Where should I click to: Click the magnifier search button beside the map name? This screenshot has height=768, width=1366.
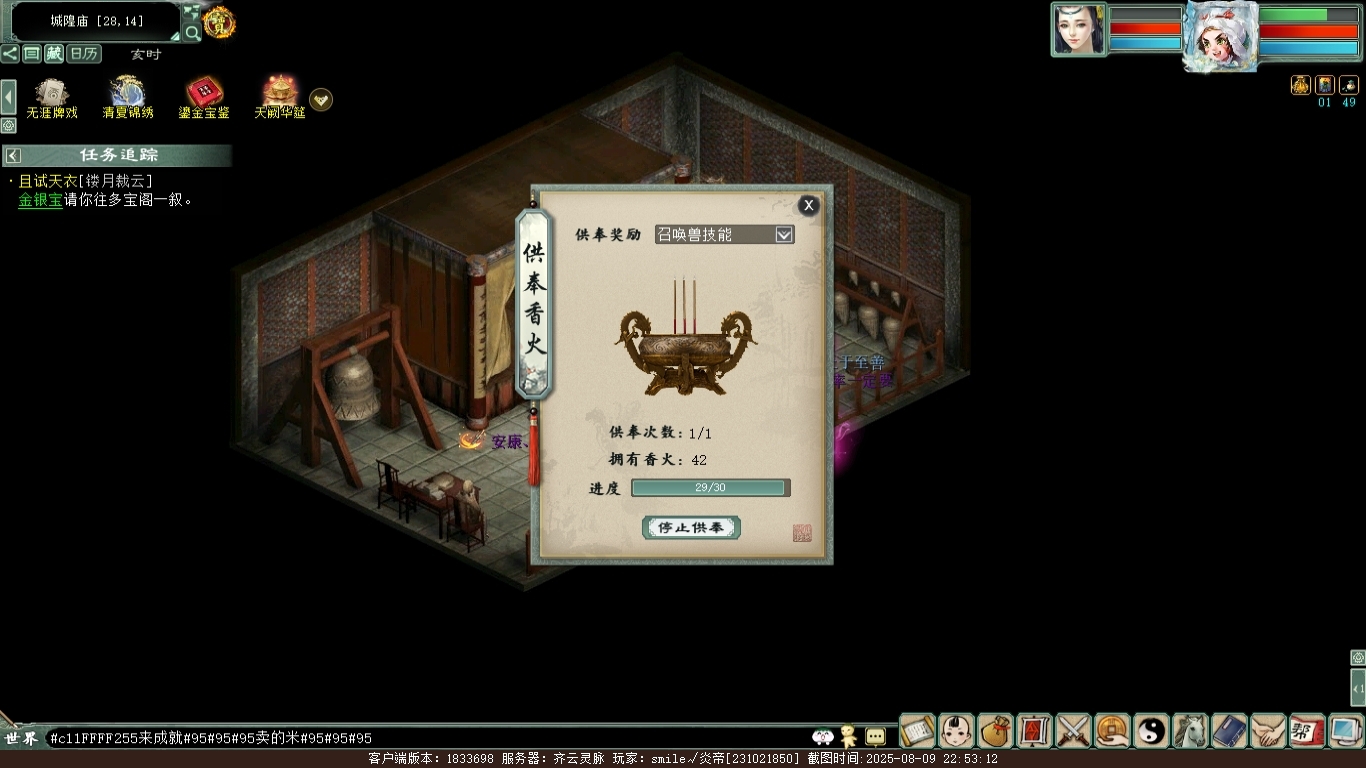click(193, 32)
